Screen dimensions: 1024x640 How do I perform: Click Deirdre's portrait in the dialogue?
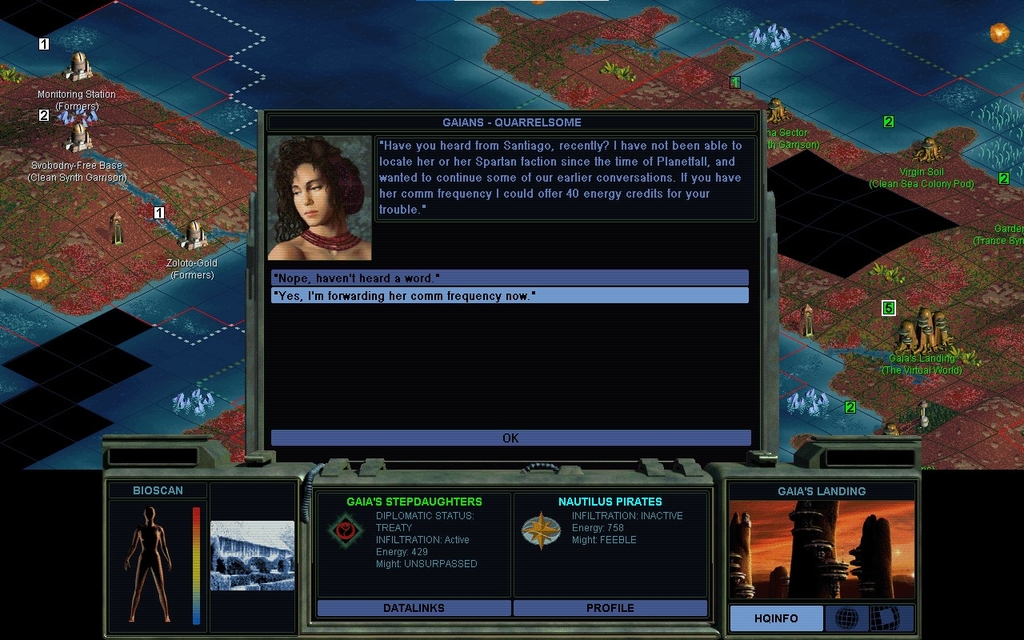click(x=319, y=198)
